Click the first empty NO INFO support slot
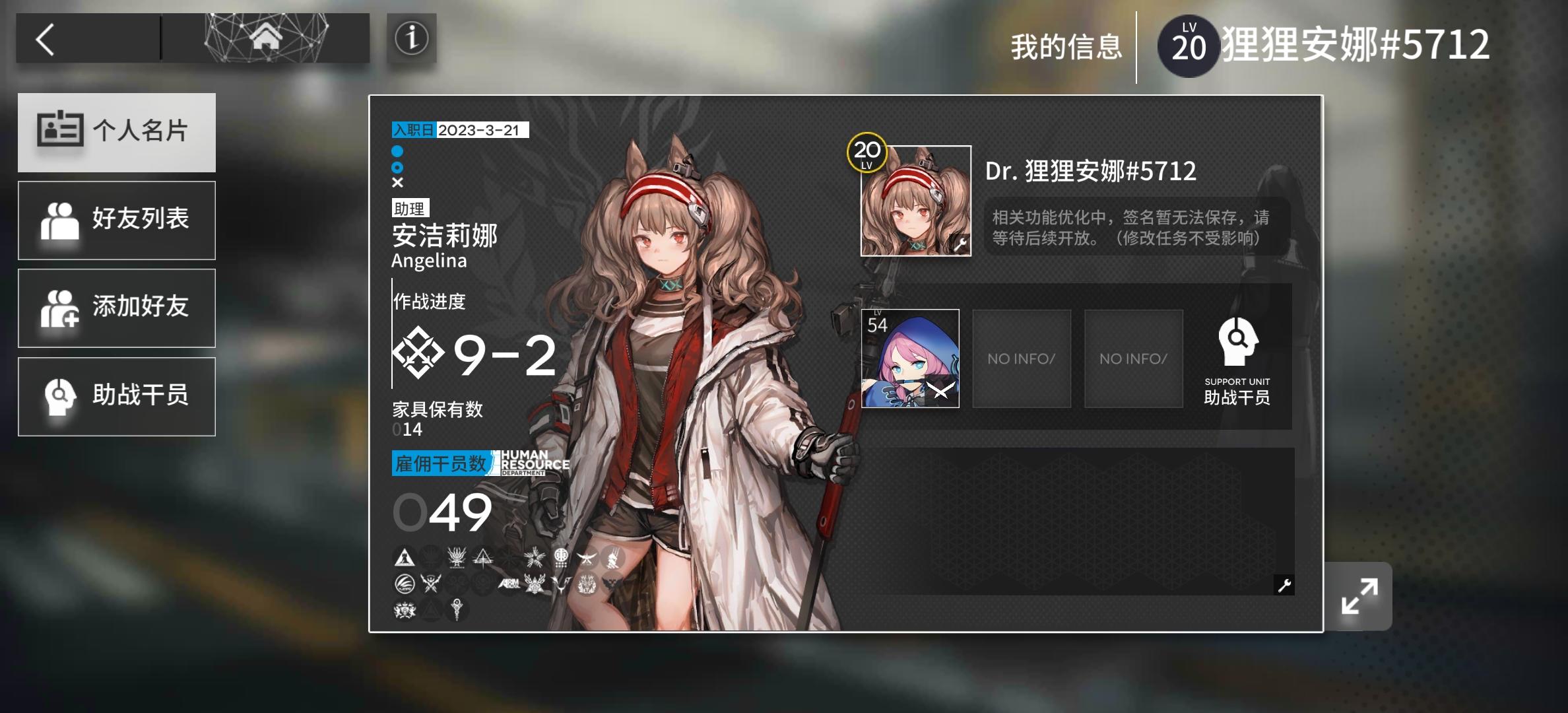Viewport: 1568px width, 713px height. click(x=1022, y=358)
